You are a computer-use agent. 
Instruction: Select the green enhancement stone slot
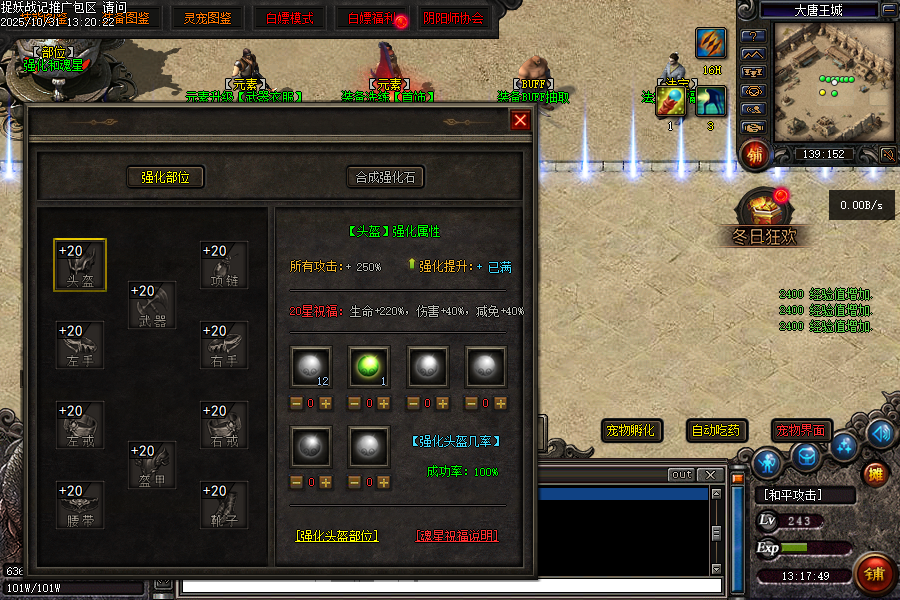[368, 366]
